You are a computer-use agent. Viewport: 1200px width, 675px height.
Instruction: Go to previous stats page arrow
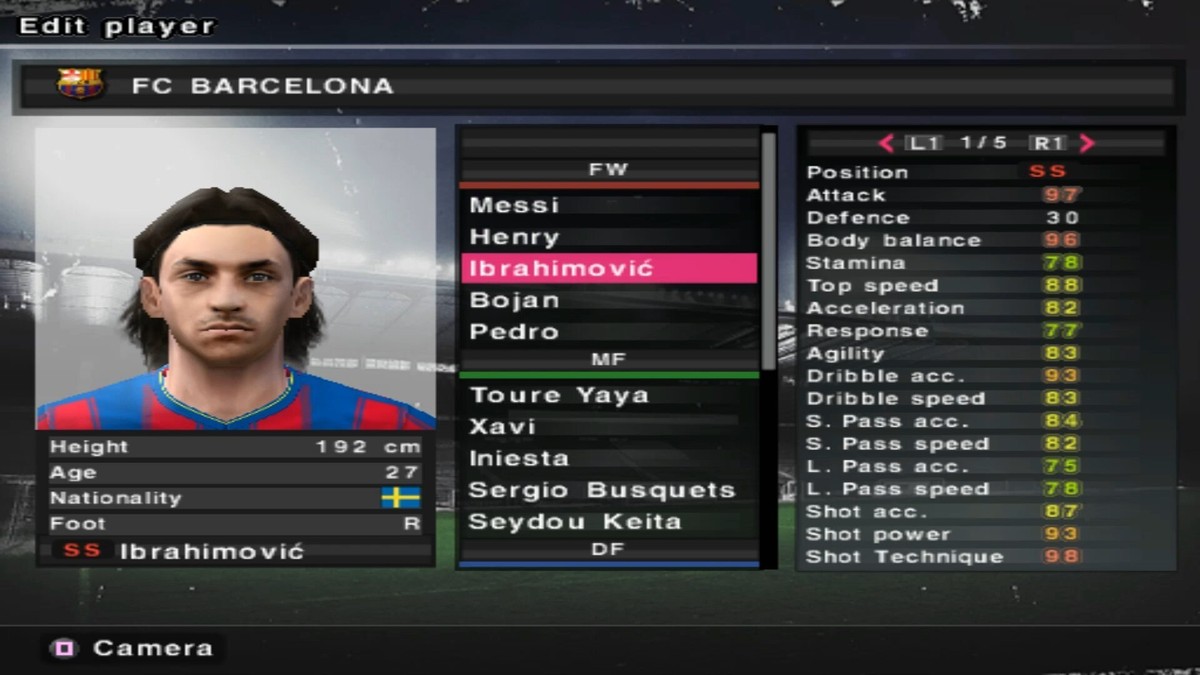pos(885,143)
